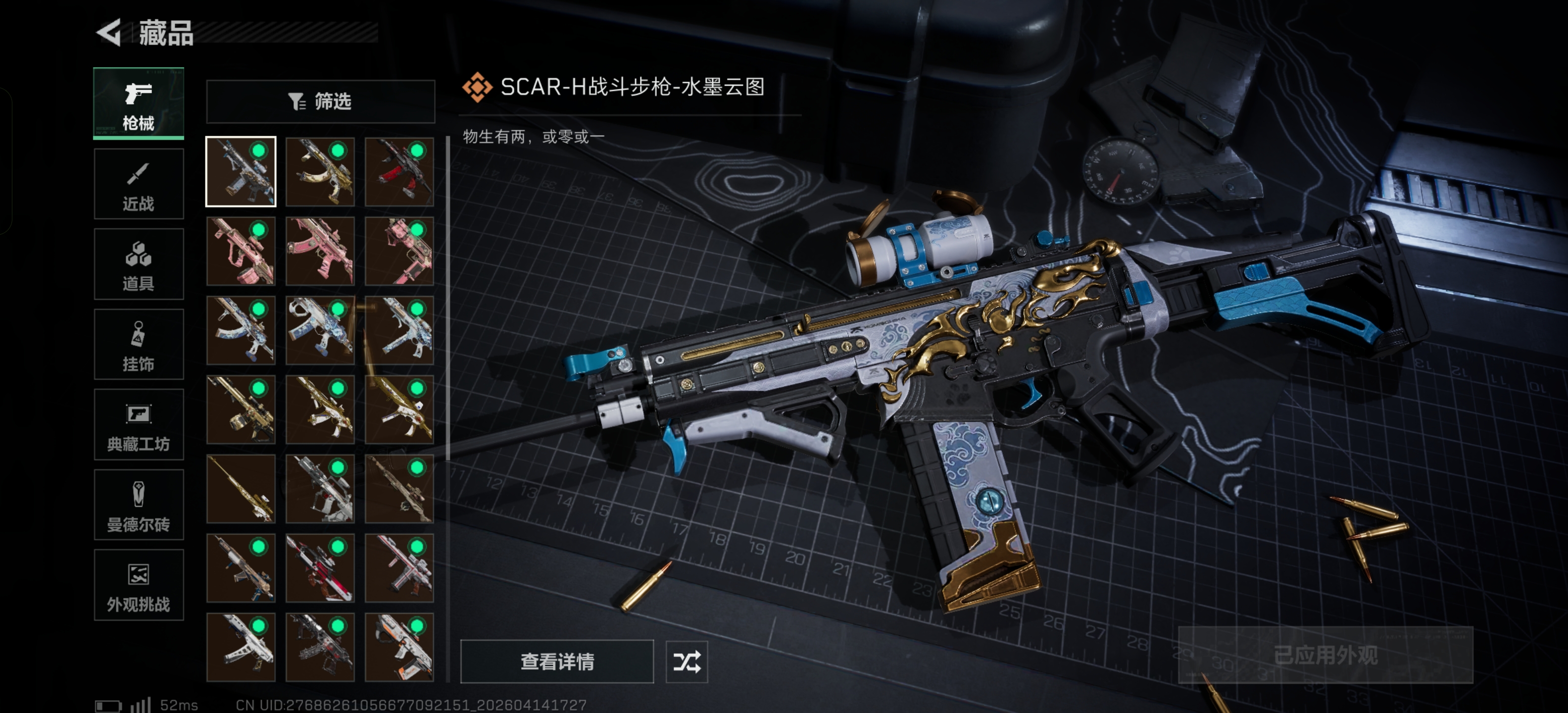Click the 已应用外观 applied skin button
1568x713 pixels.
click(1325, 655)
